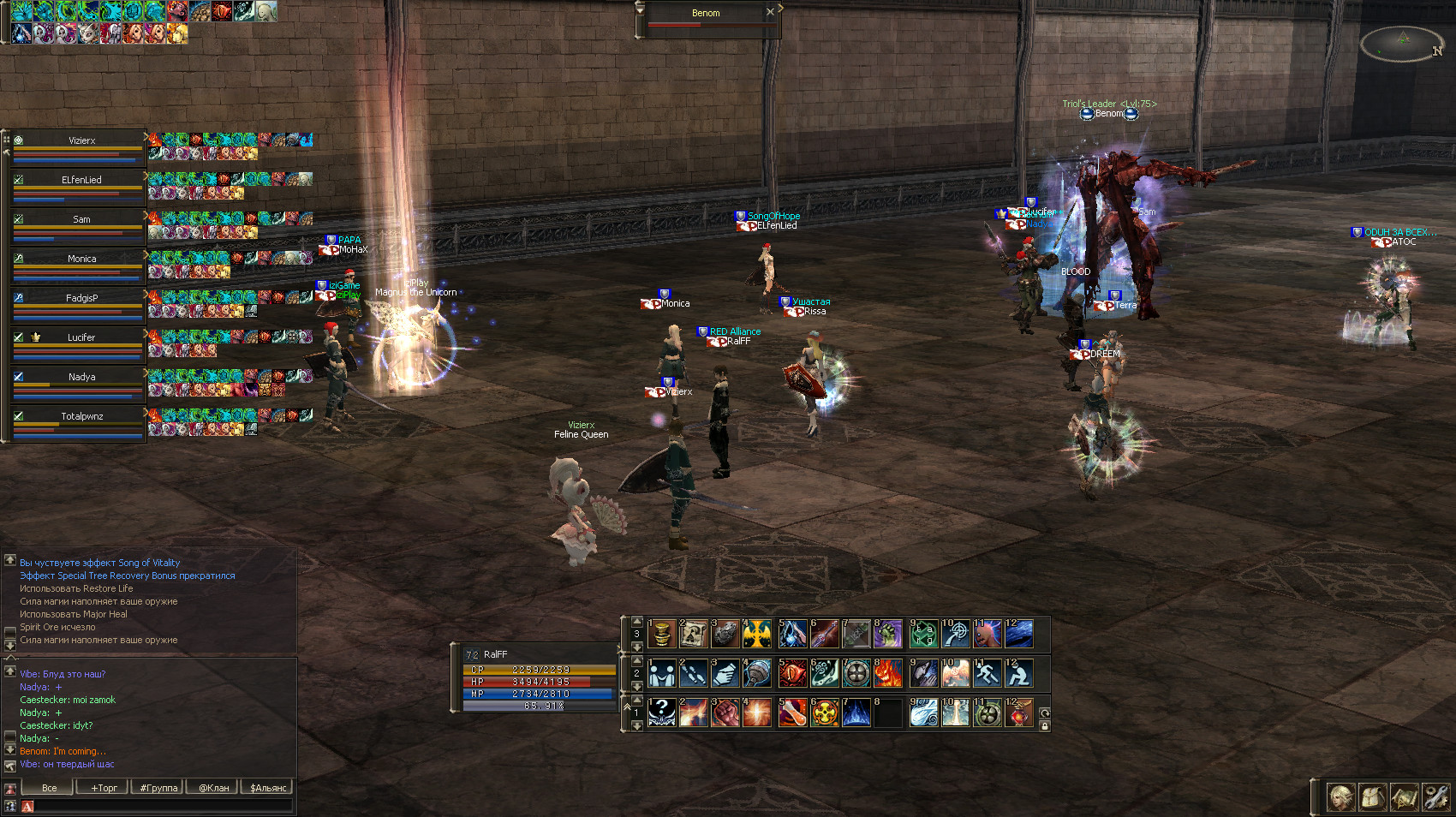Screen dimensions: 1456x817
Task: Toggle the hotbar lock padlock button
Action: 1044,726
